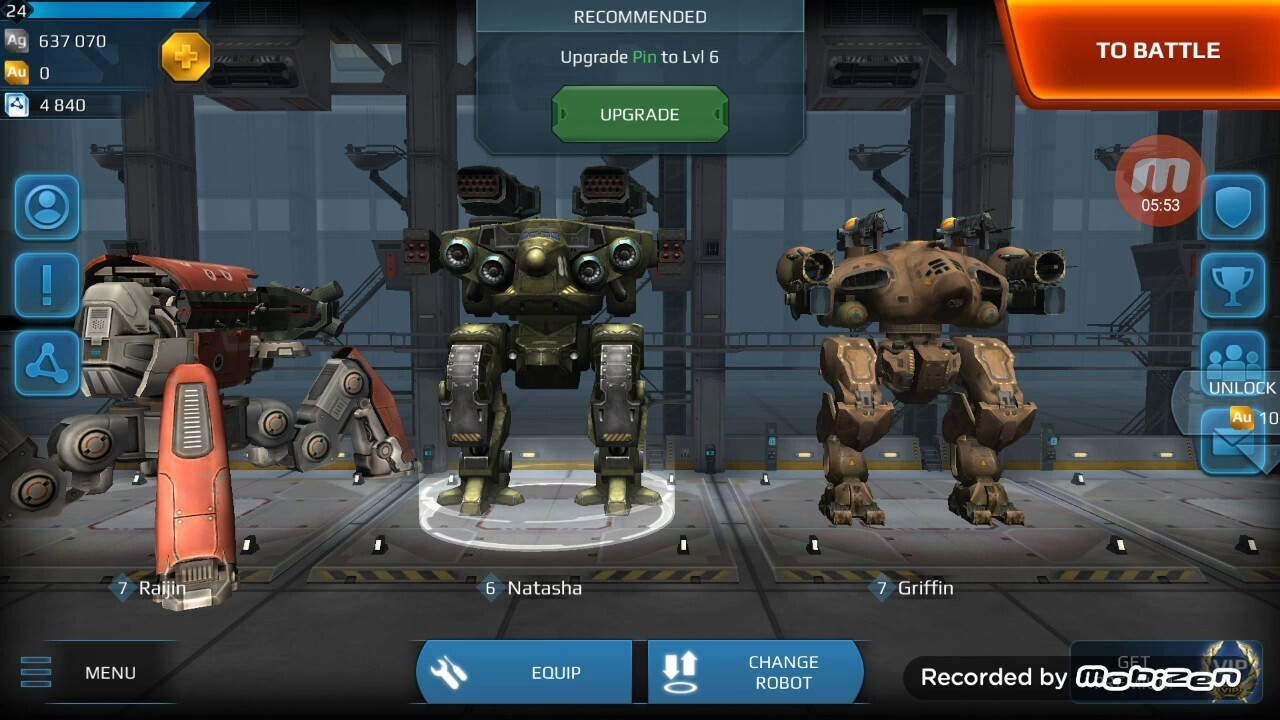1280x720 pixels.
Task: Open the squad unlock icon
Action: (1232, 364)
